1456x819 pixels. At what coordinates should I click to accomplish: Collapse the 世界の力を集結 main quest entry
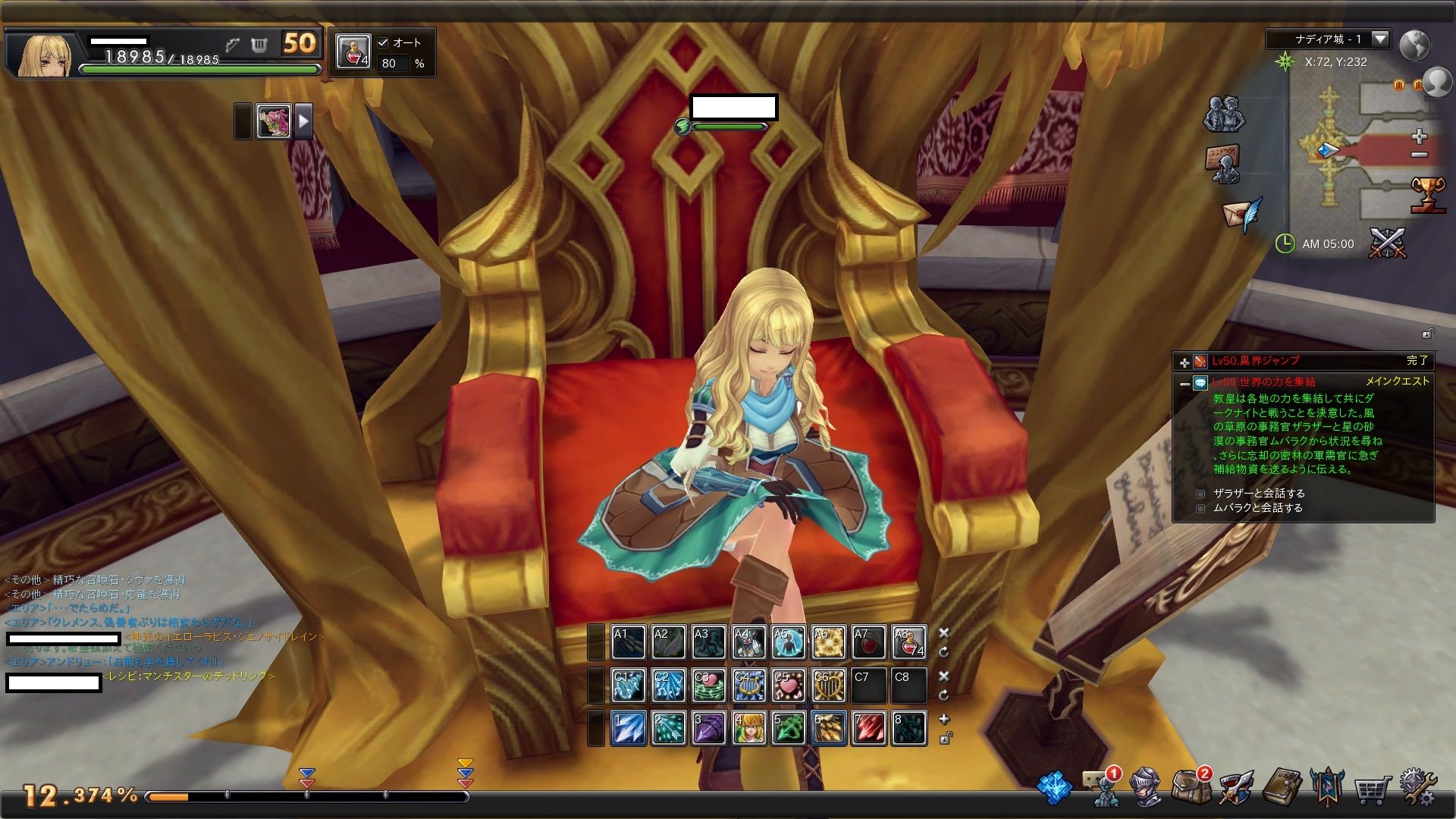pyautogui.click(x=1184, y=384)
